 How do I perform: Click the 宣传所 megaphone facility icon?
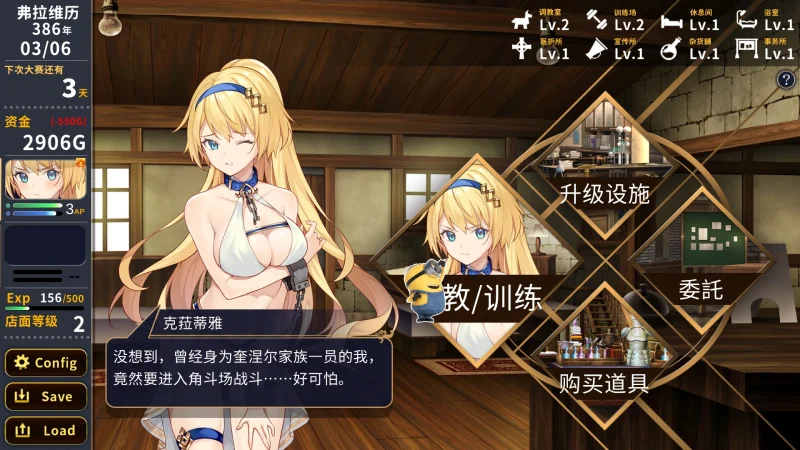tap(597, 49)
